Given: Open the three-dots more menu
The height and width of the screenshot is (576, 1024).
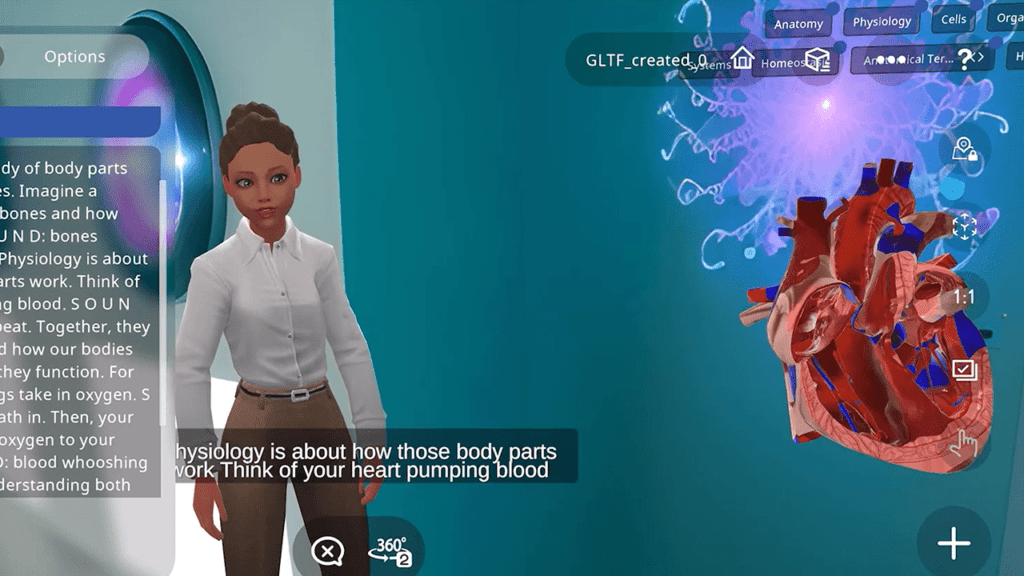Looking at the screenshot, I should 892,58.
